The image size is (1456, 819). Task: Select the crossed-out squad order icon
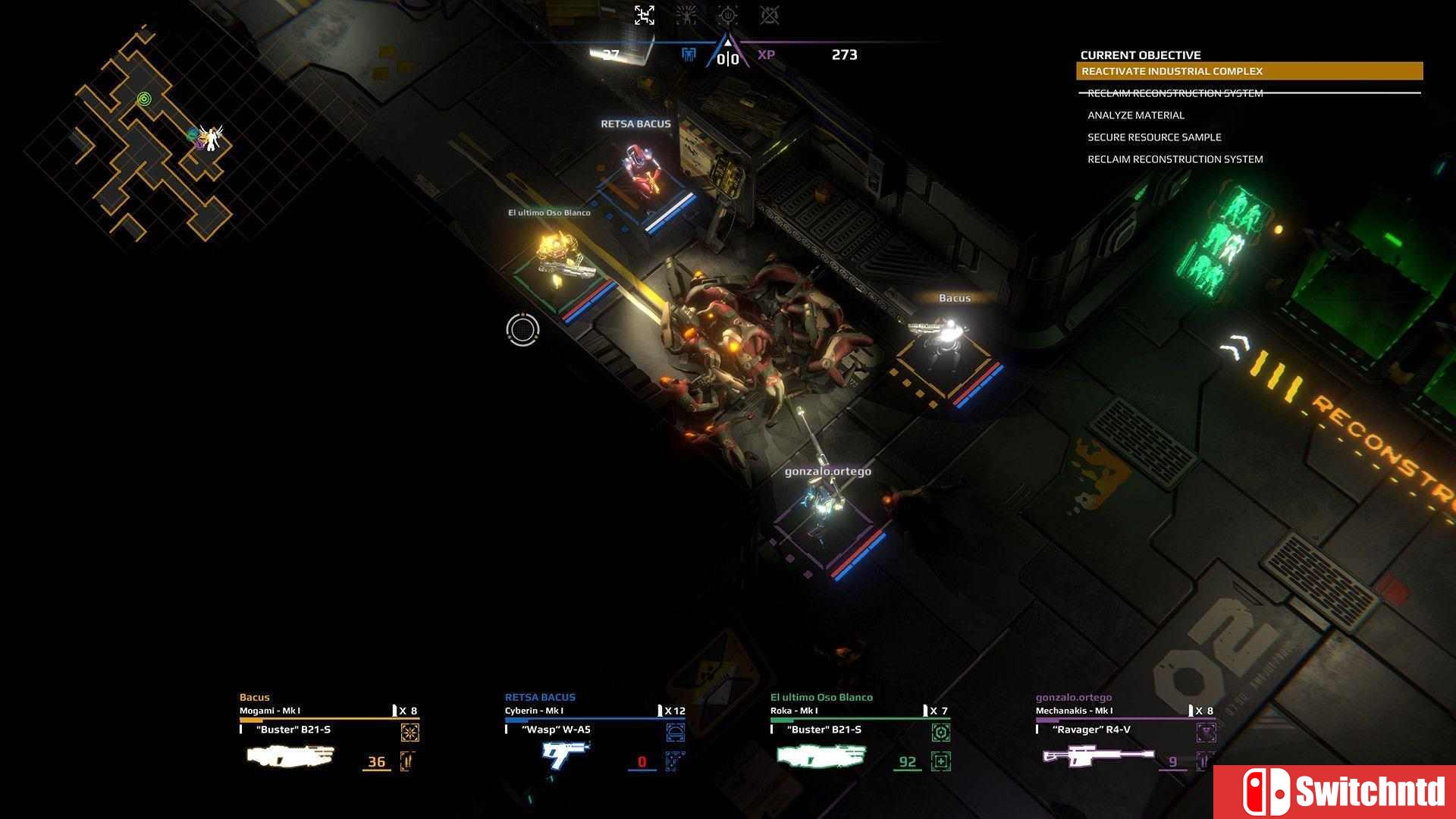(769, 15)
